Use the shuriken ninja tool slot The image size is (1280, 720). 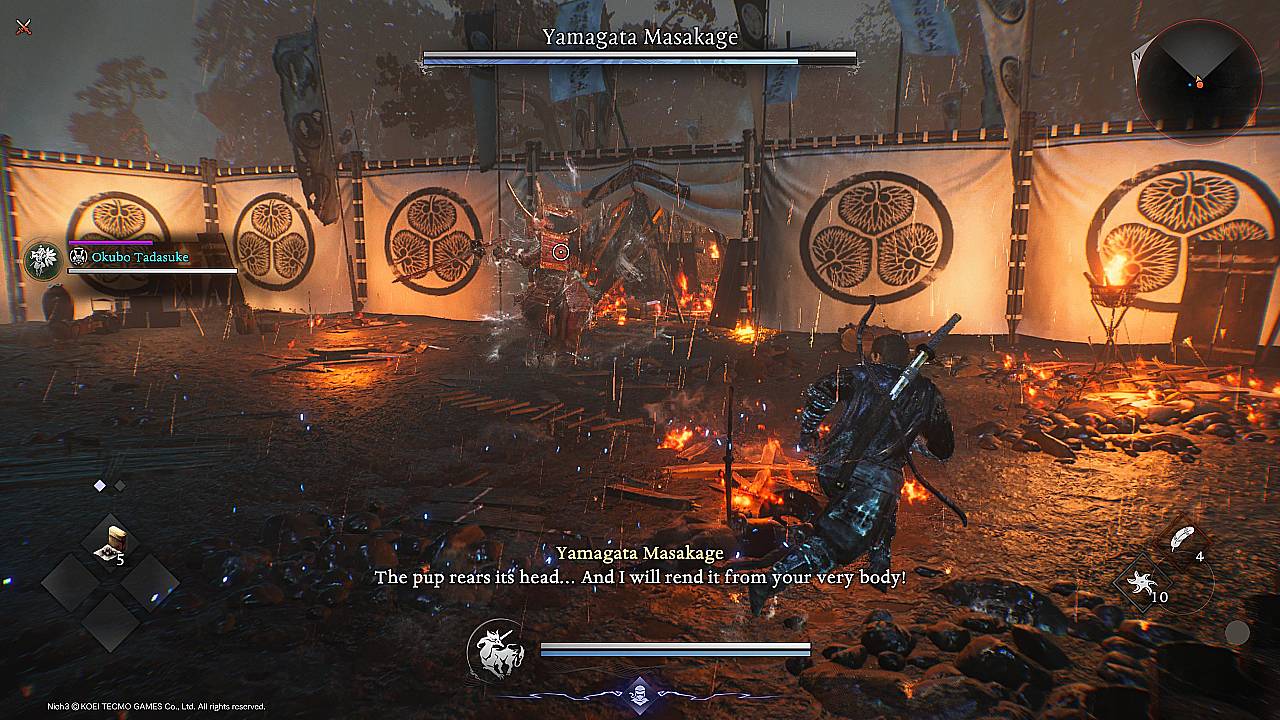[1140, 584]
